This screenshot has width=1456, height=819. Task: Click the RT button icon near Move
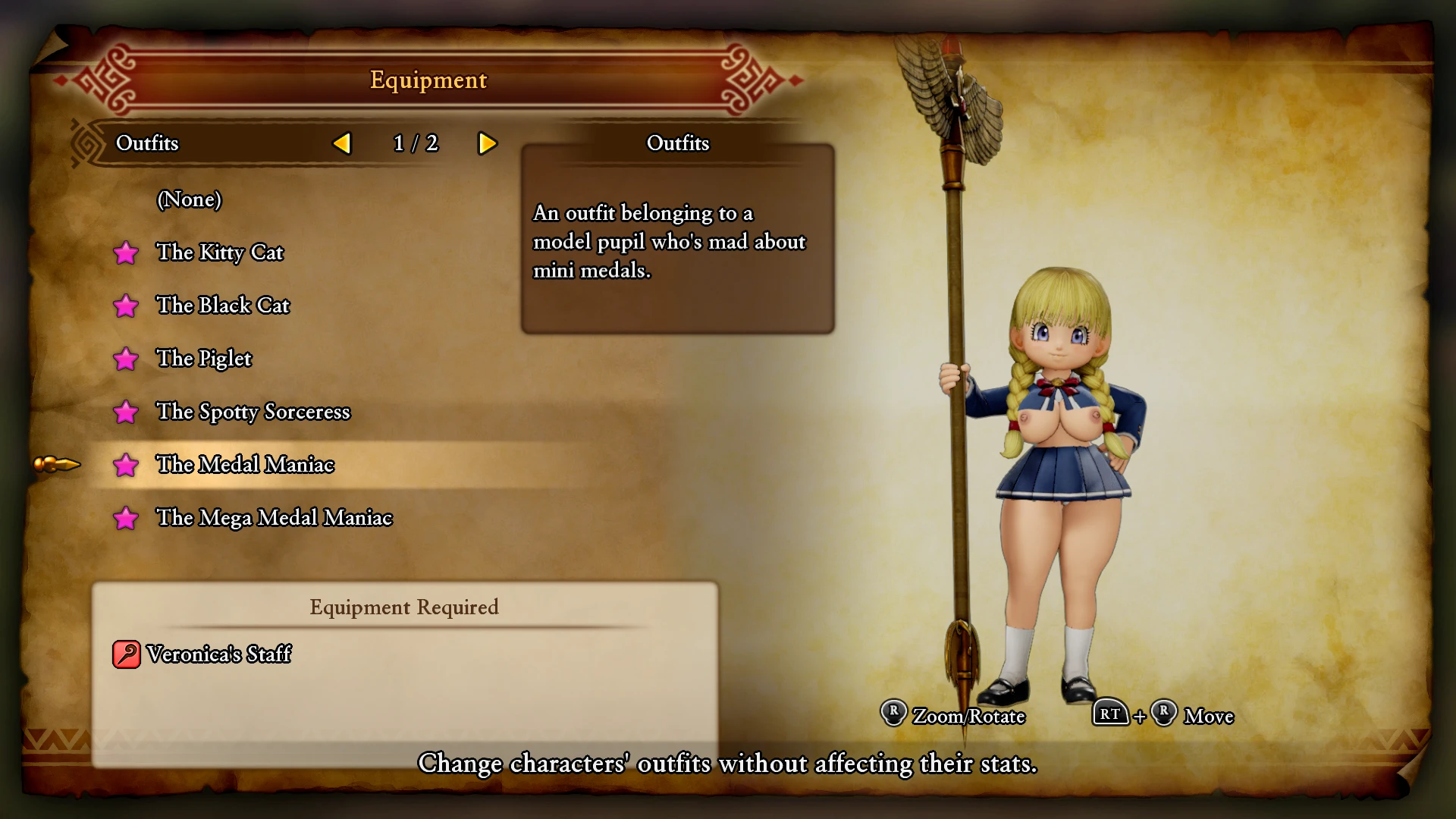pyautogui.click(x=1110, y=714)
